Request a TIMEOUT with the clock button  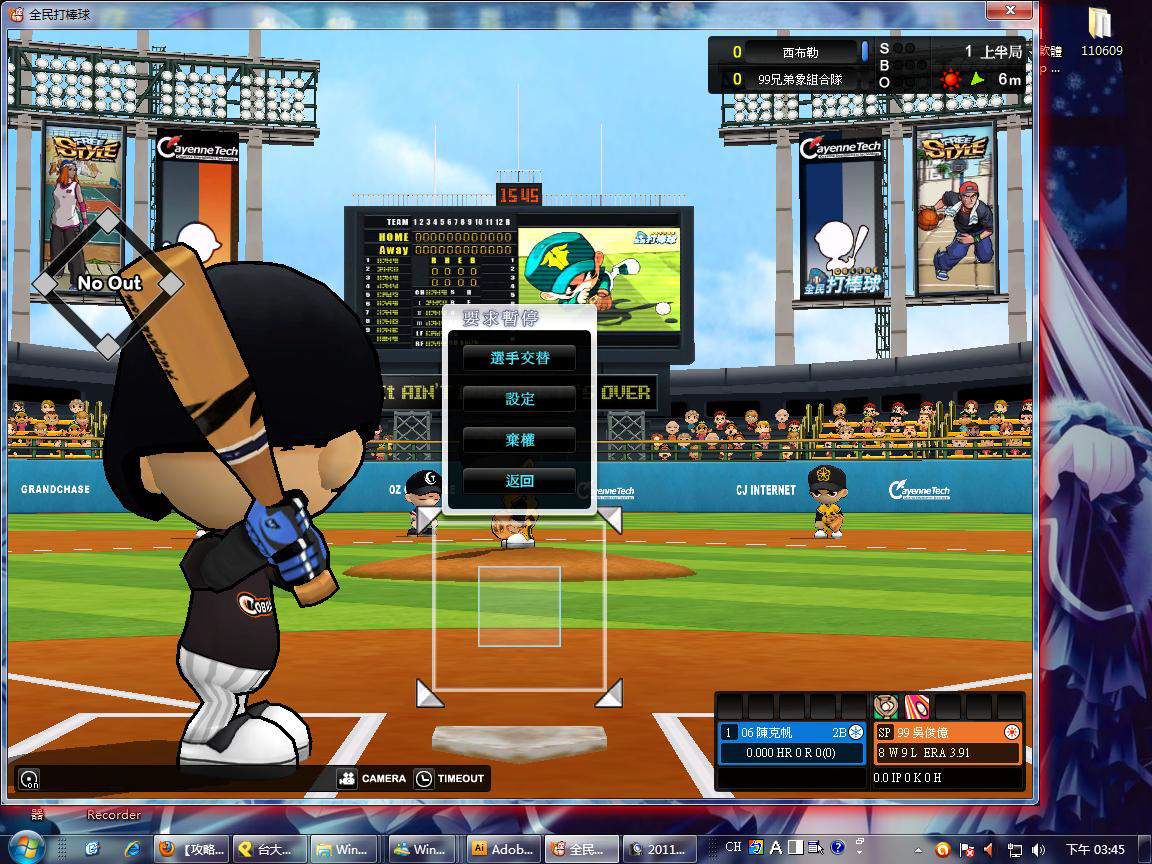click(x=450, y=778)
